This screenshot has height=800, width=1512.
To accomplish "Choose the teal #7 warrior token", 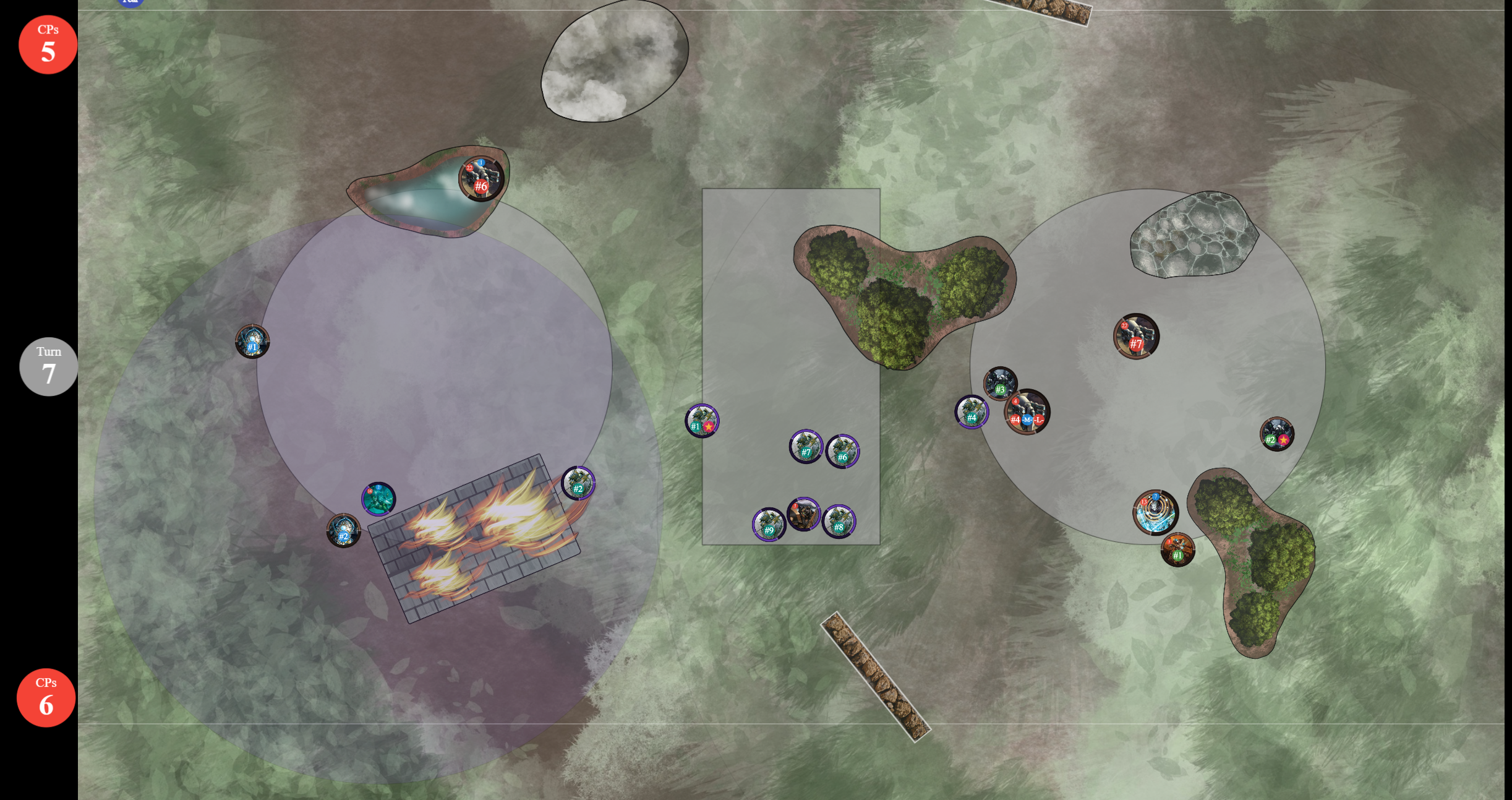I will 806,446.
